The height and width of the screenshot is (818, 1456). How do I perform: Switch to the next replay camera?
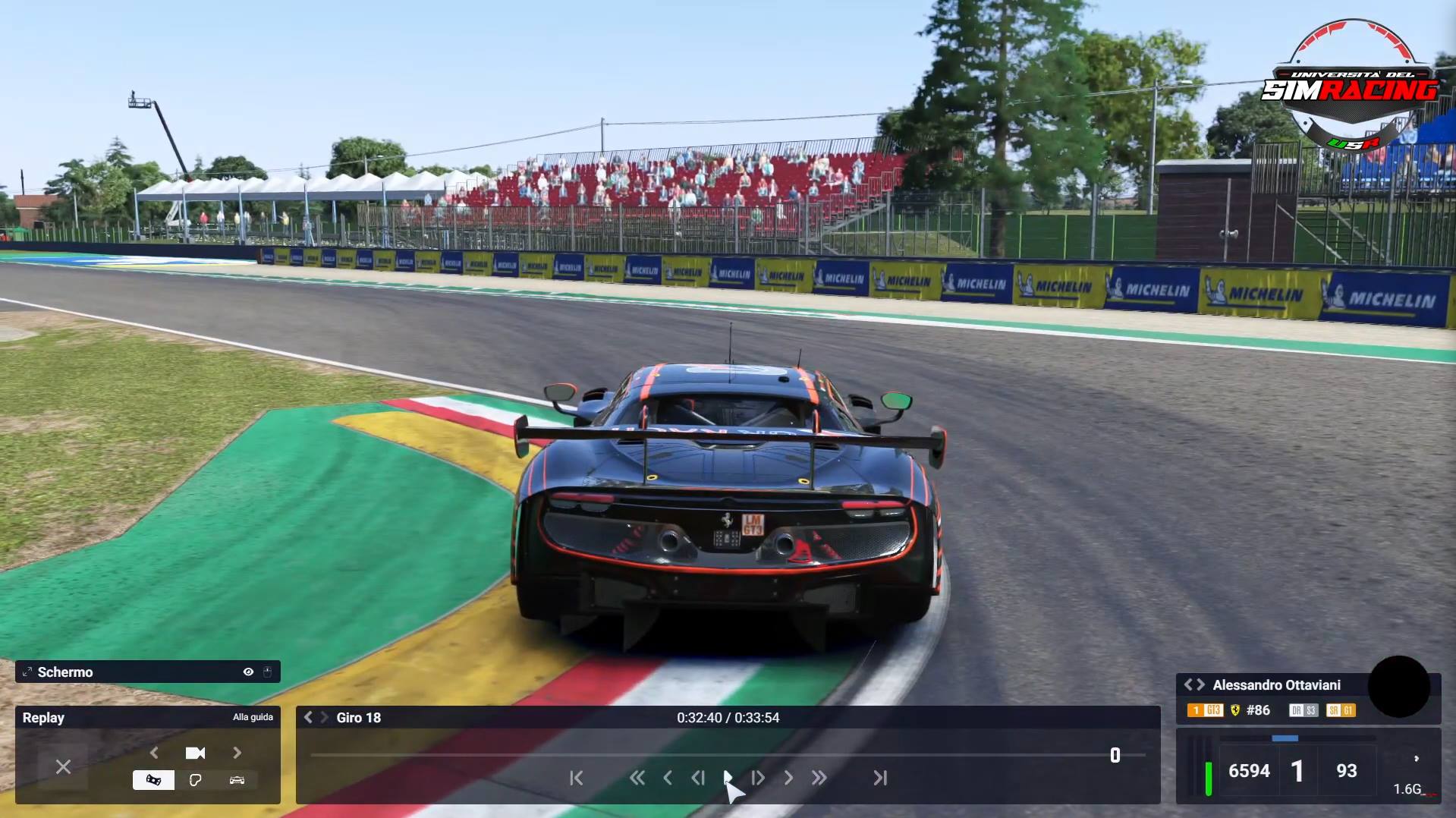tap(237, 753)
